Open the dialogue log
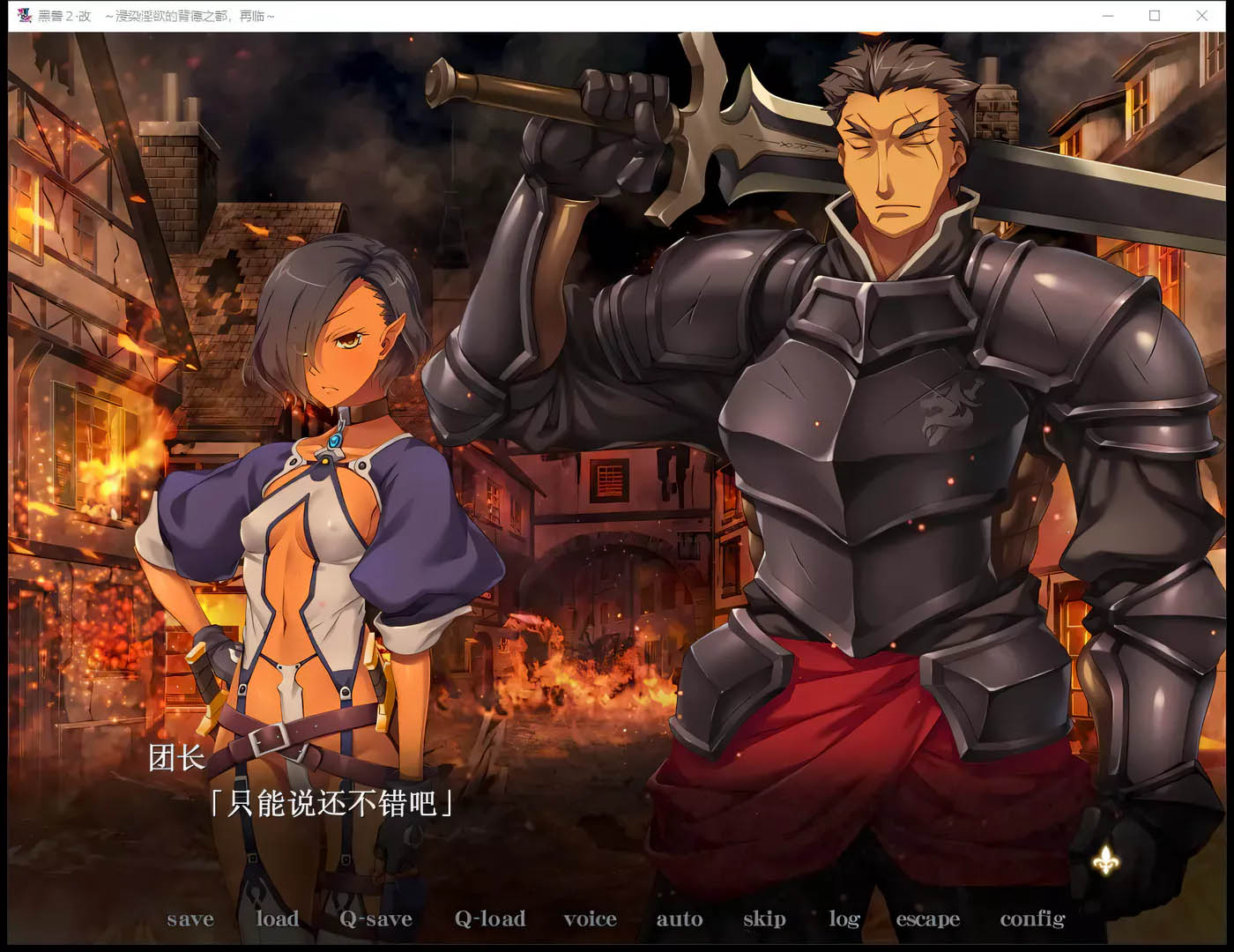Viewport: 1234px width, 952px height. click(x=844, y=919)
